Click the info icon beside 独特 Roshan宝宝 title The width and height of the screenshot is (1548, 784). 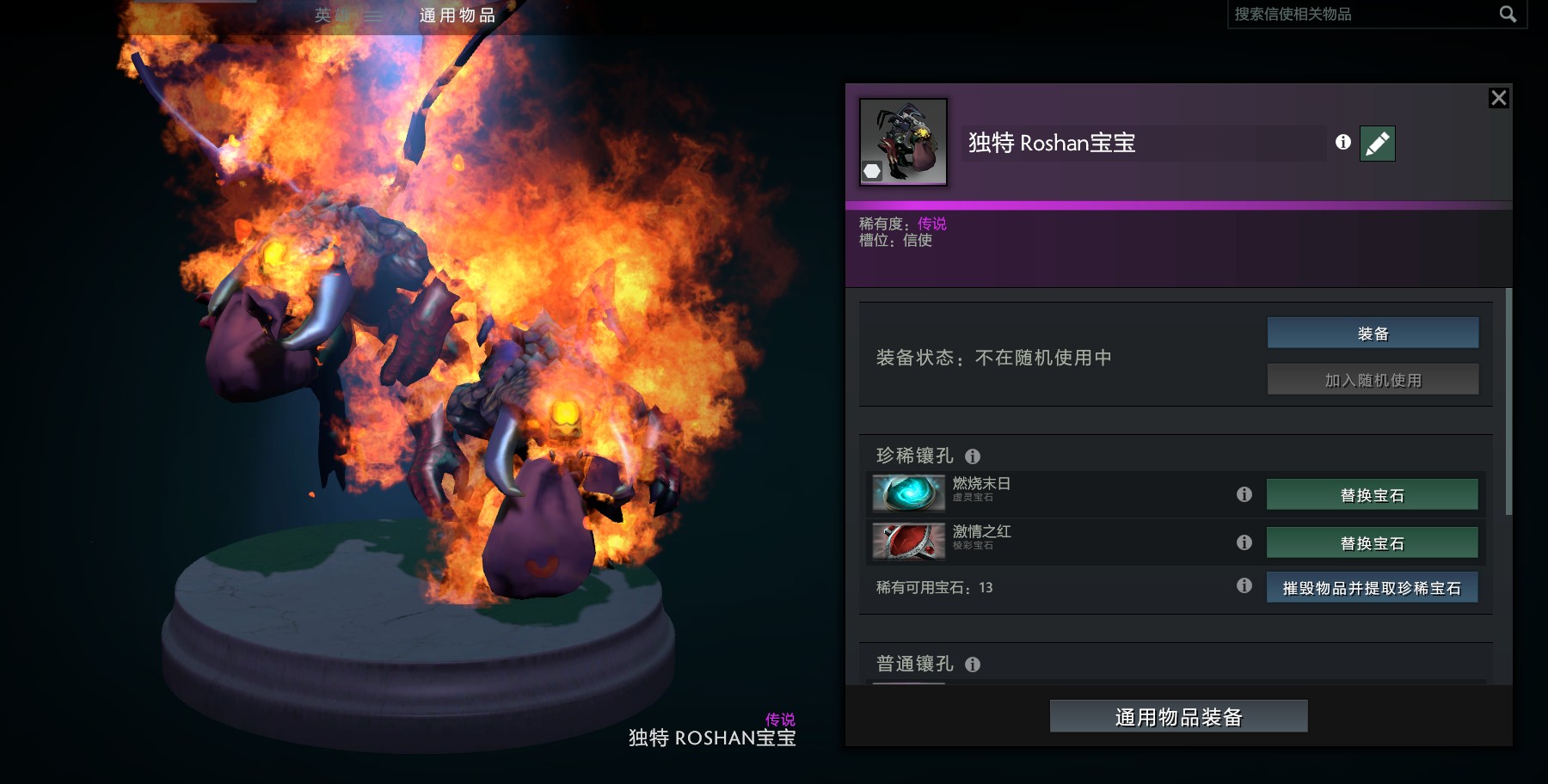[x=1343, y=144]
